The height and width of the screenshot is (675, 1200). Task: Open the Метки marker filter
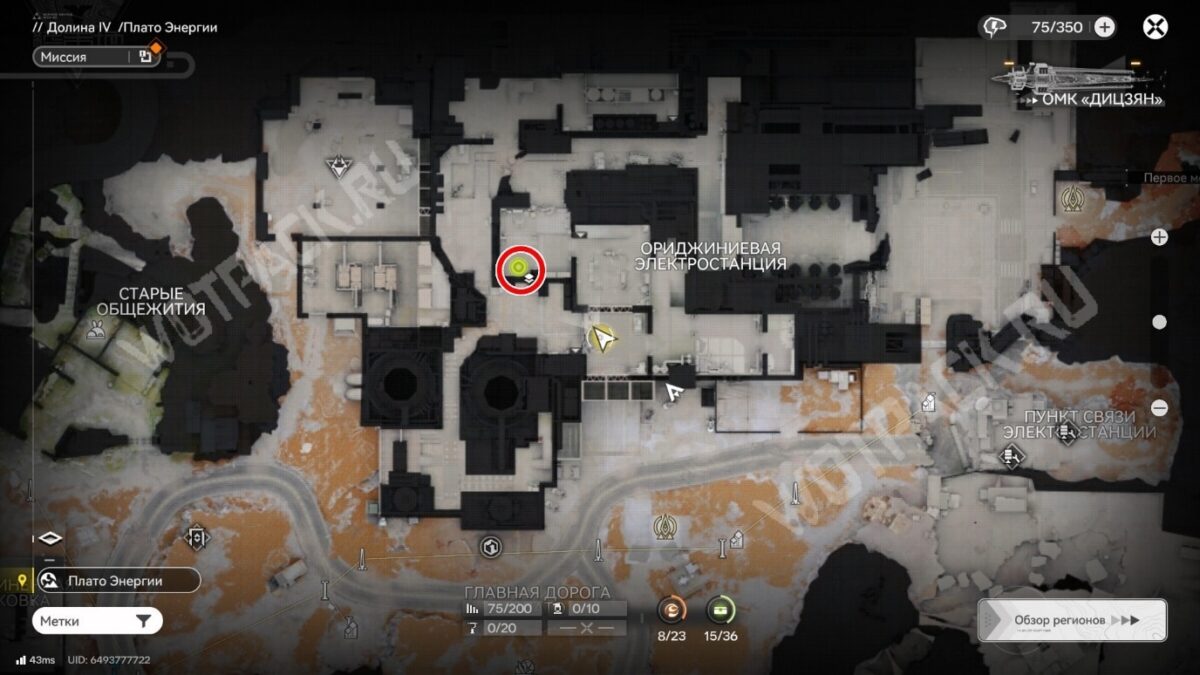(97, 621)
